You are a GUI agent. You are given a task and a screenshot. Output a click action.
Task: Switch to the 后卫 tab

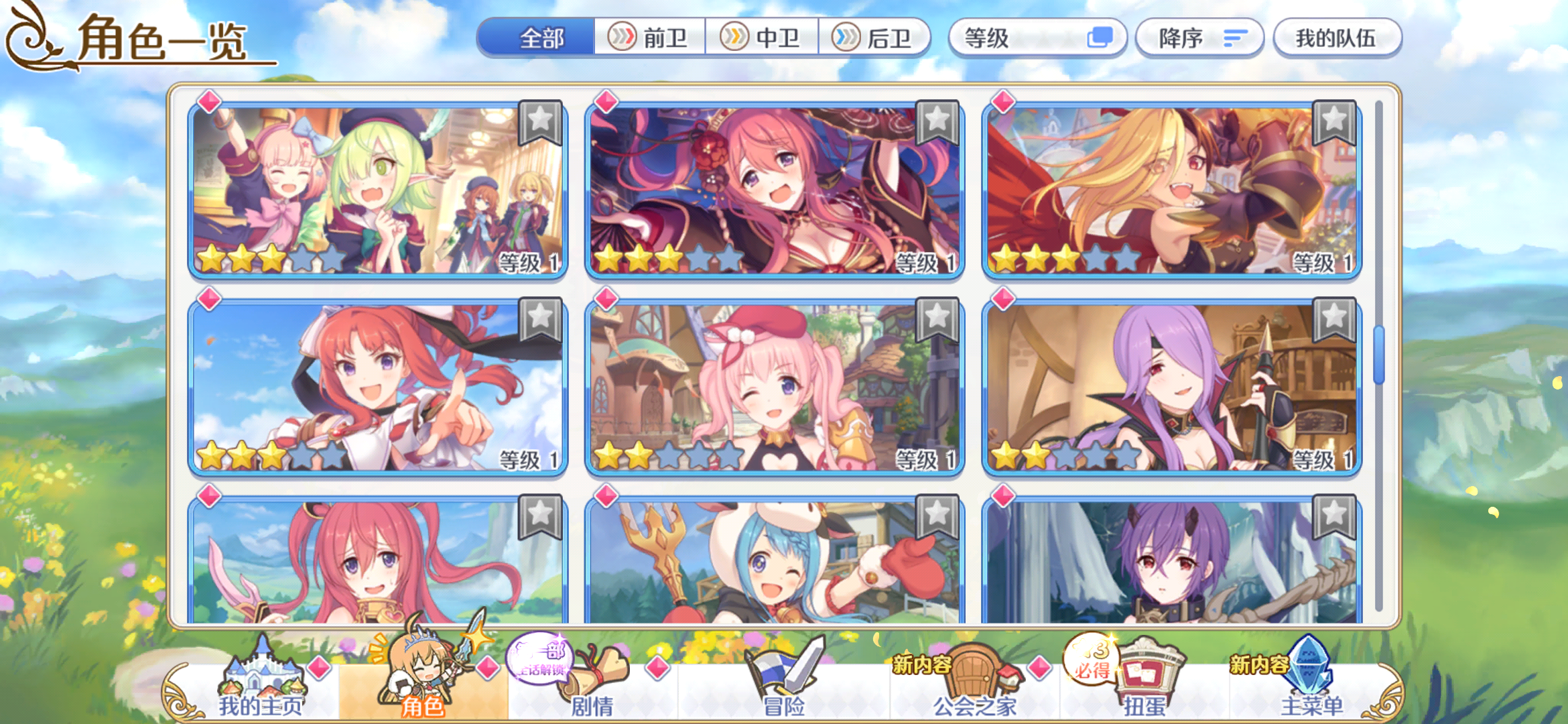(878, 38)
